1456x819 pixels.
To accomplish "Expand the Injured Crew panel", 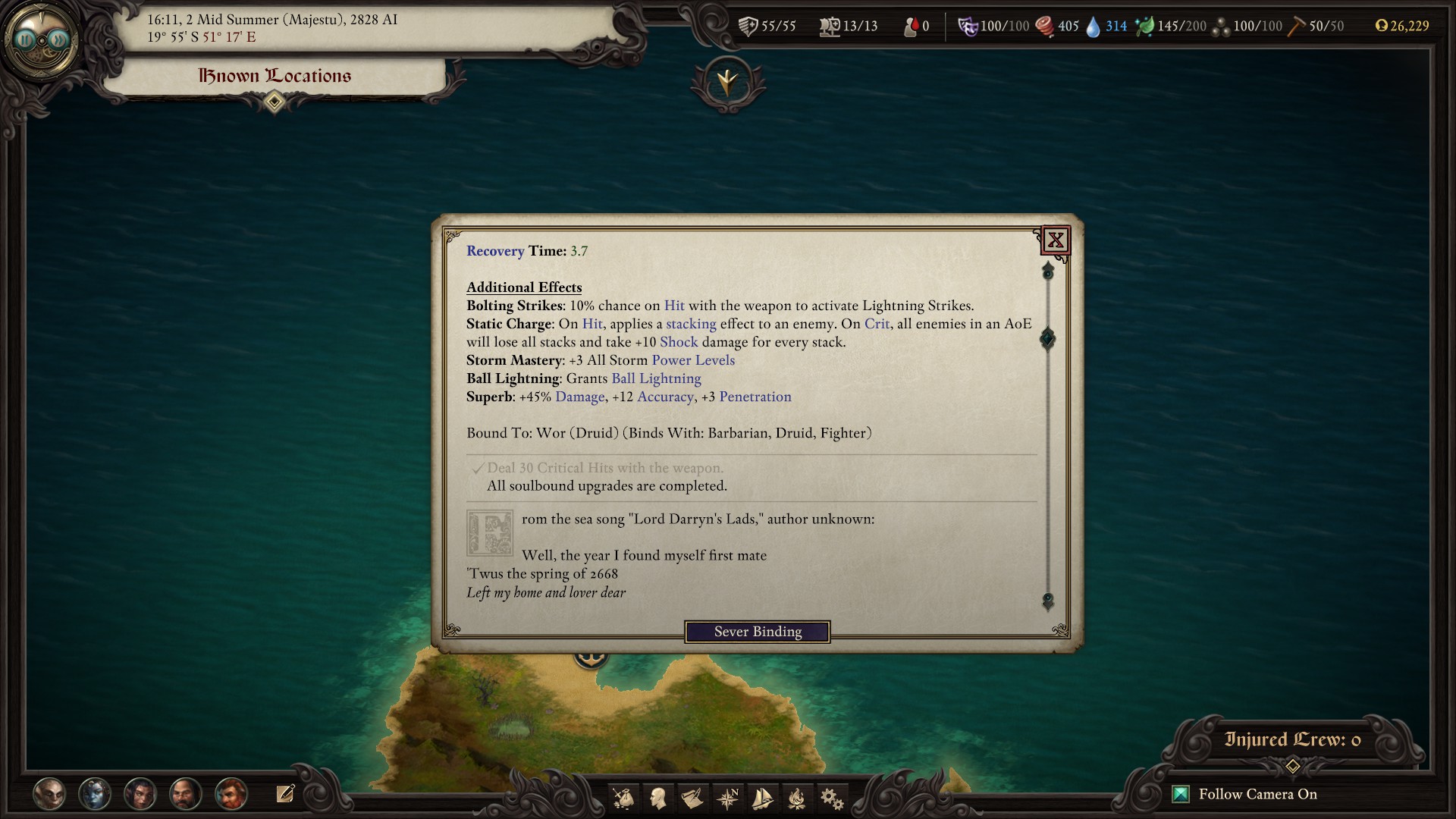I will pyautogui.click(x=1293, y=767).
